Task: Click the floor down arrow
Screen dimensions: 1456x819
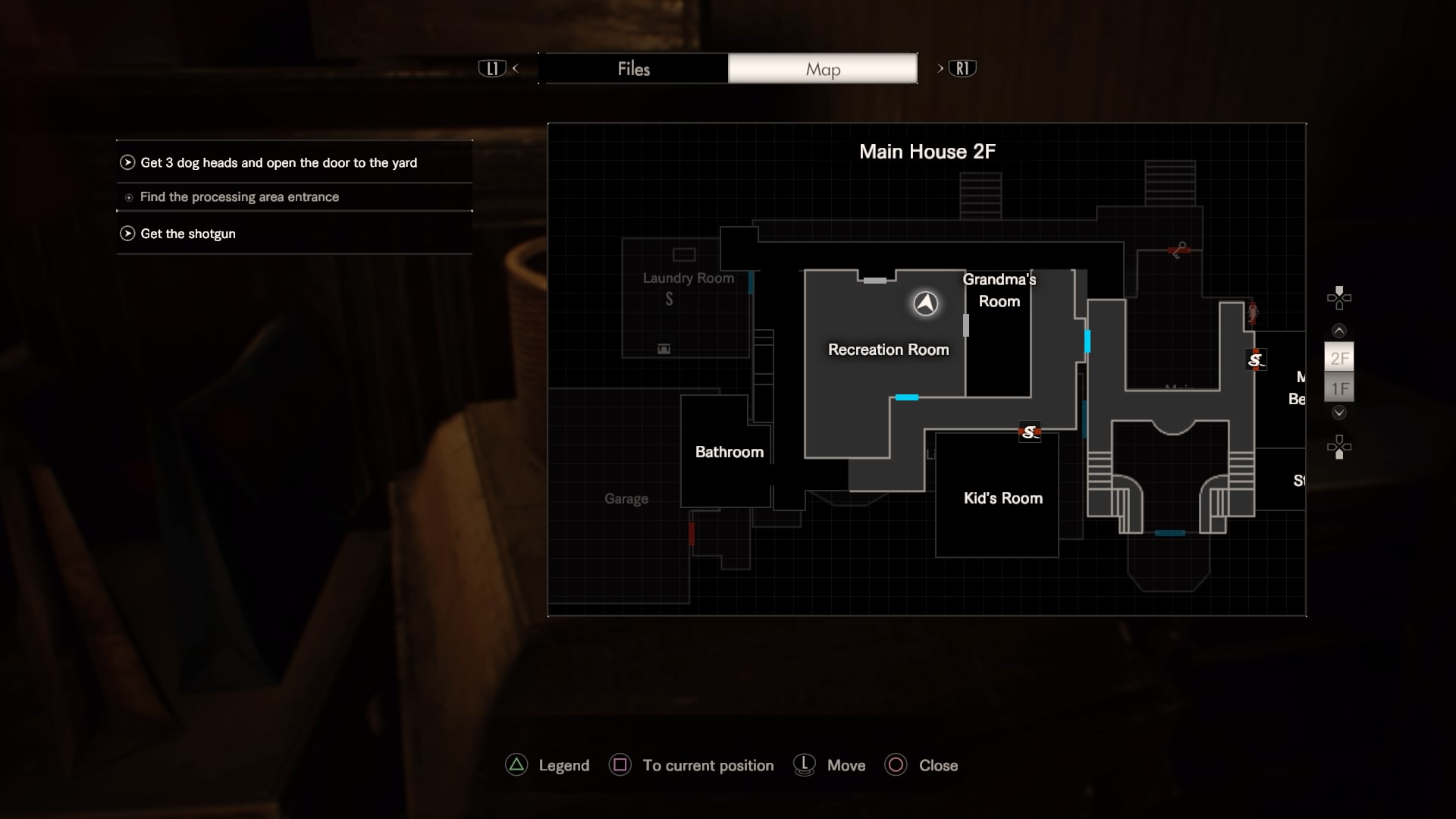Action: pos(1339,413)
